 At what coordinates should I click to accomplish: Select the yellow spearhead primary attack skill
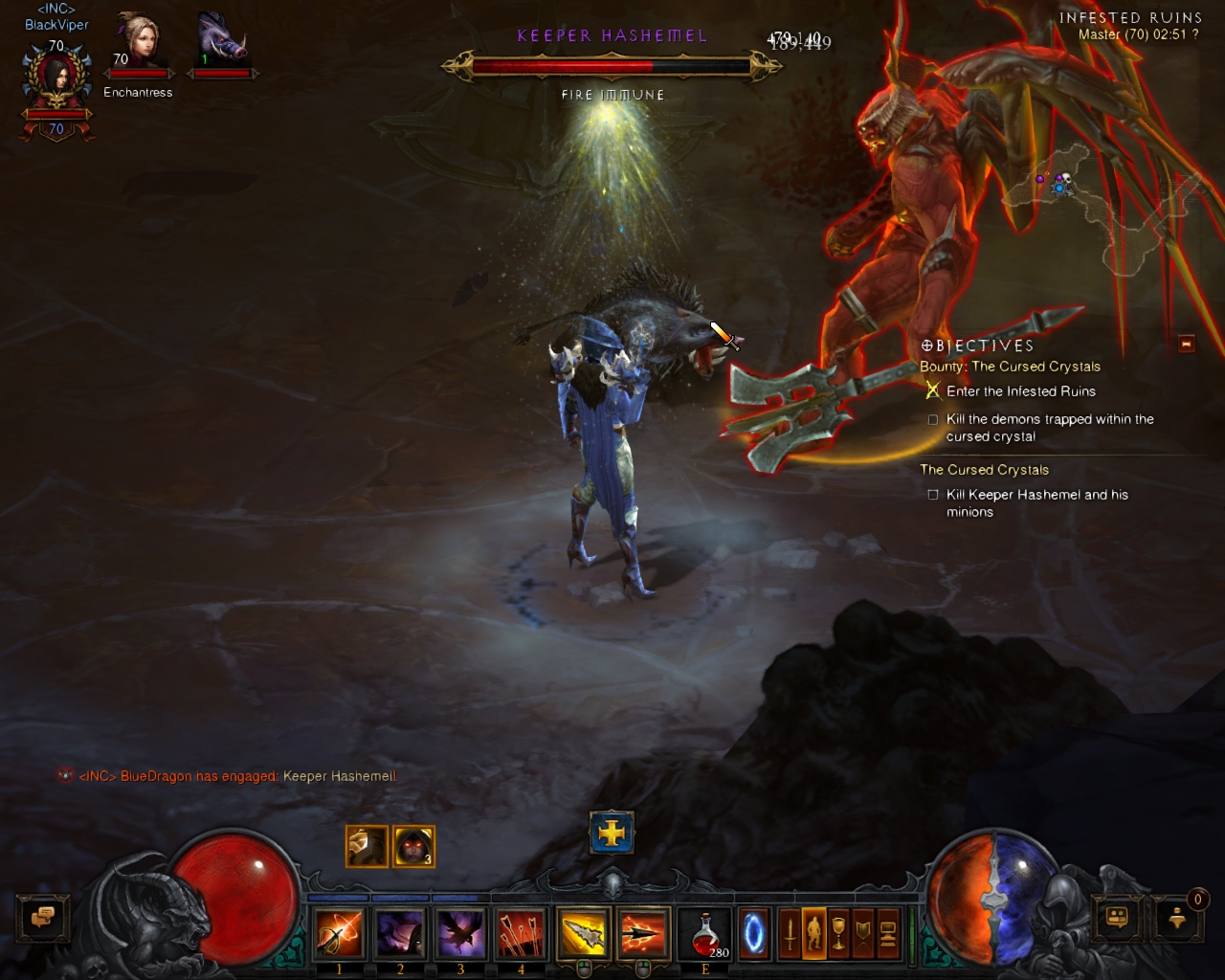(x=582, y=933)
